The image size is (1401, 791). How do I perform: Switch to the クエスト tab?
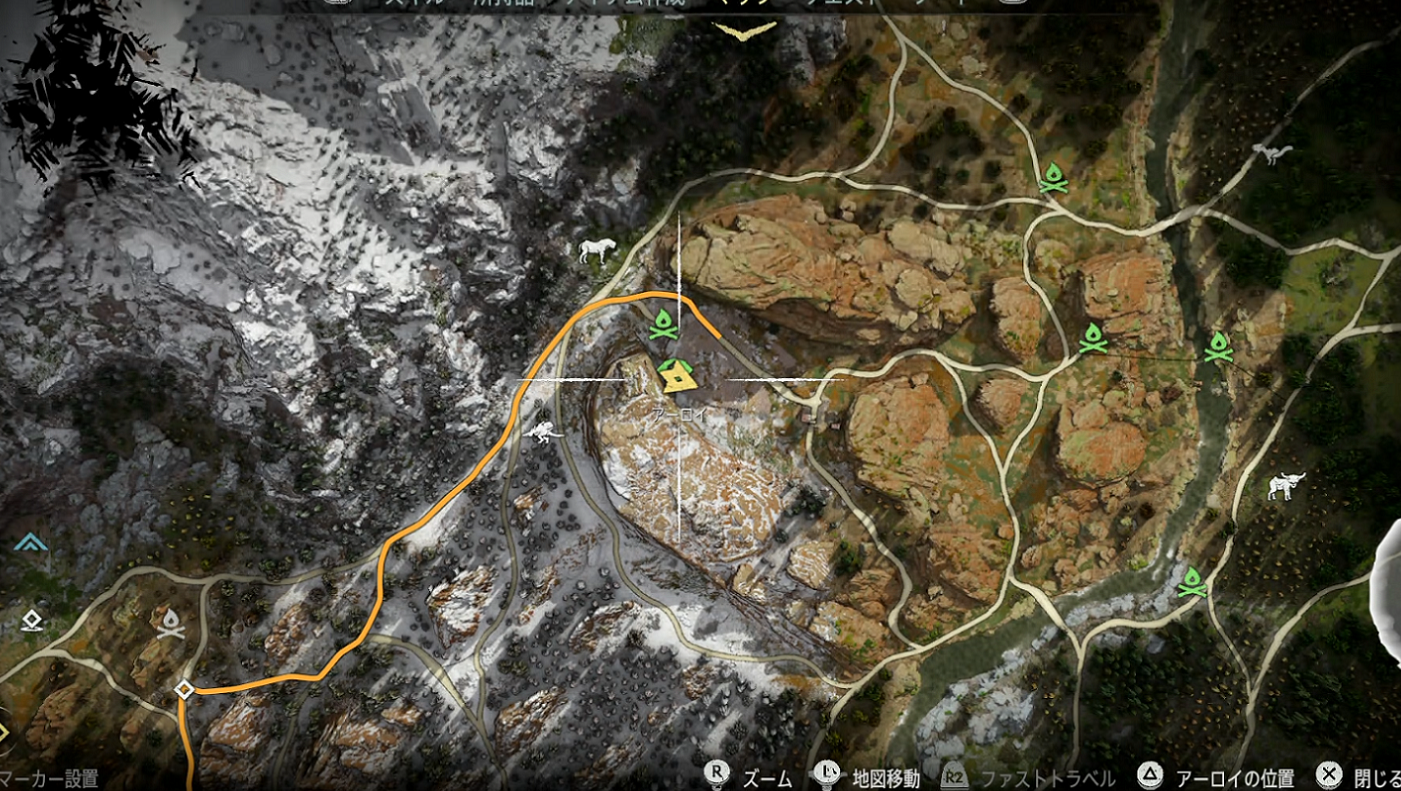[868, 3]
